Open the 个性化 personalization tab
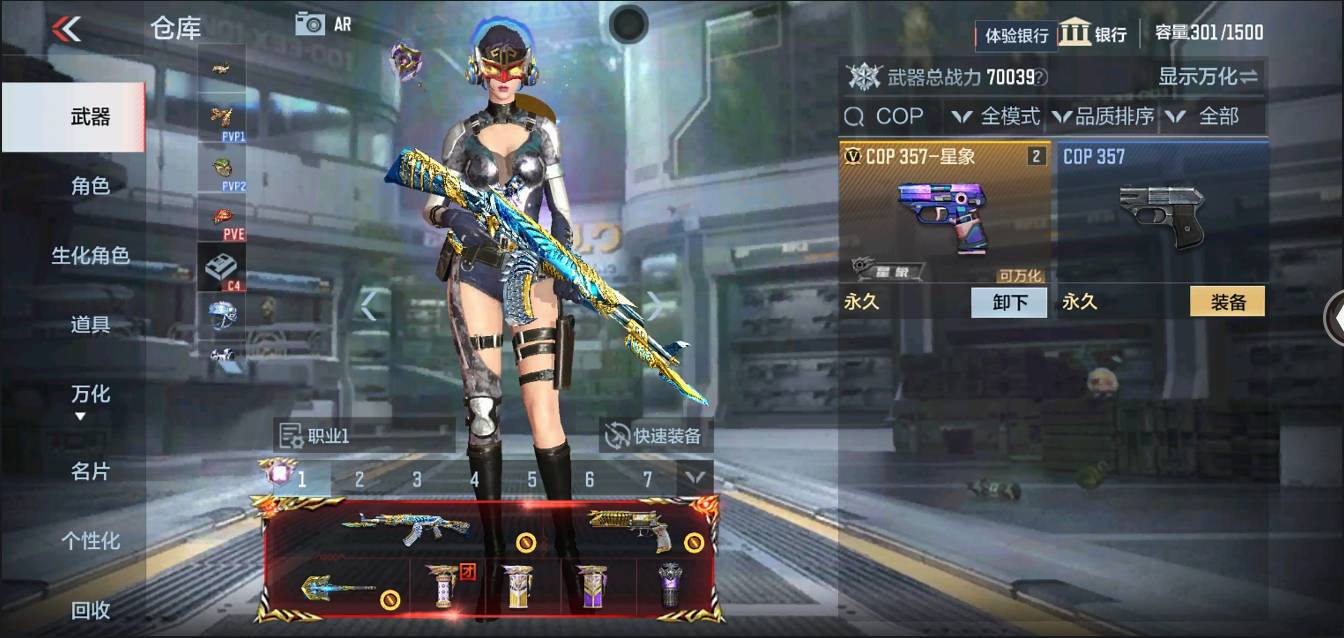The width and height of the screenshot is (1344, 638). point(90,540)
